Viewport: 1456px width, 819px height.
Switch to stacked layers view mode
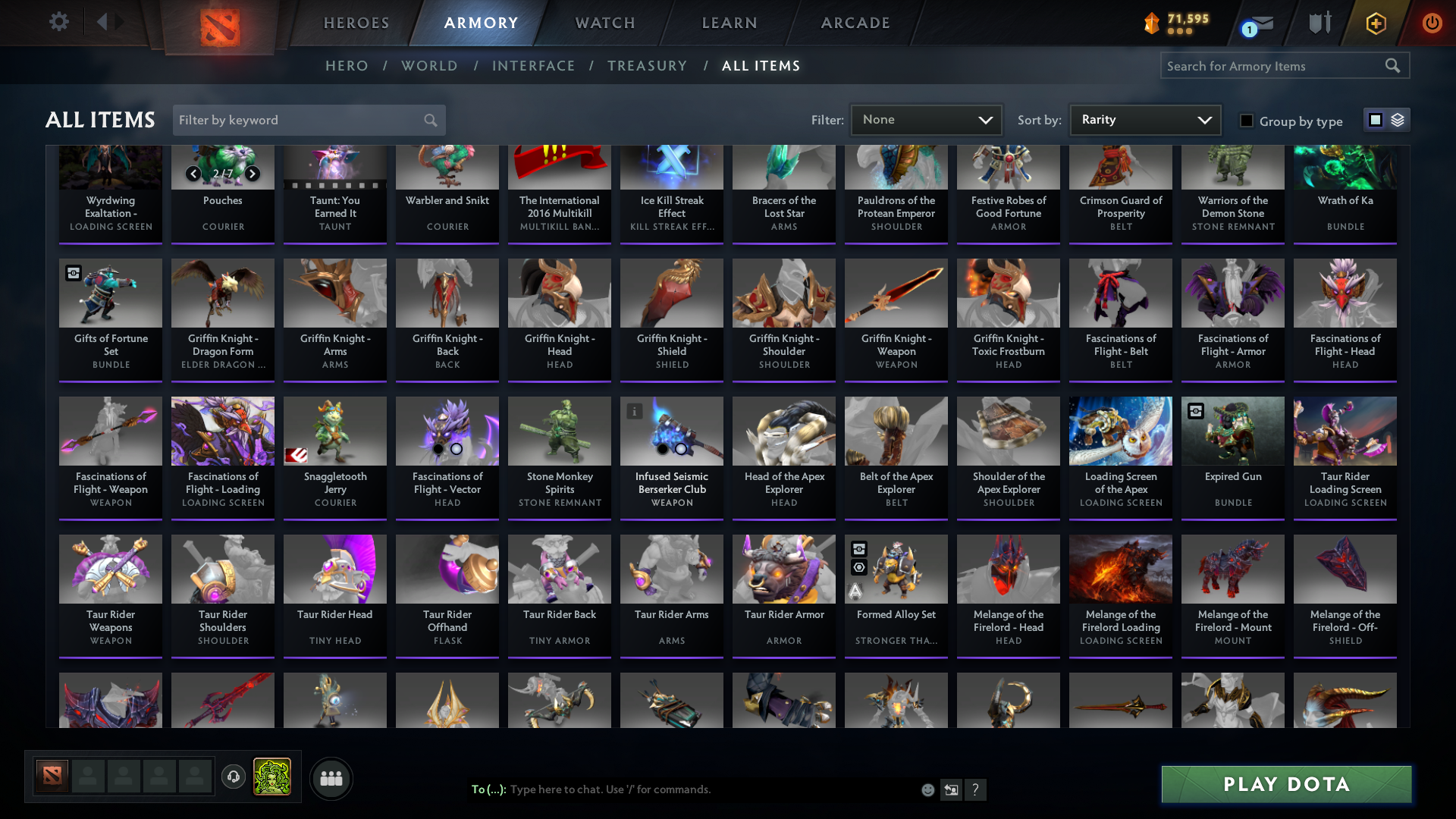click(1397, 120)
